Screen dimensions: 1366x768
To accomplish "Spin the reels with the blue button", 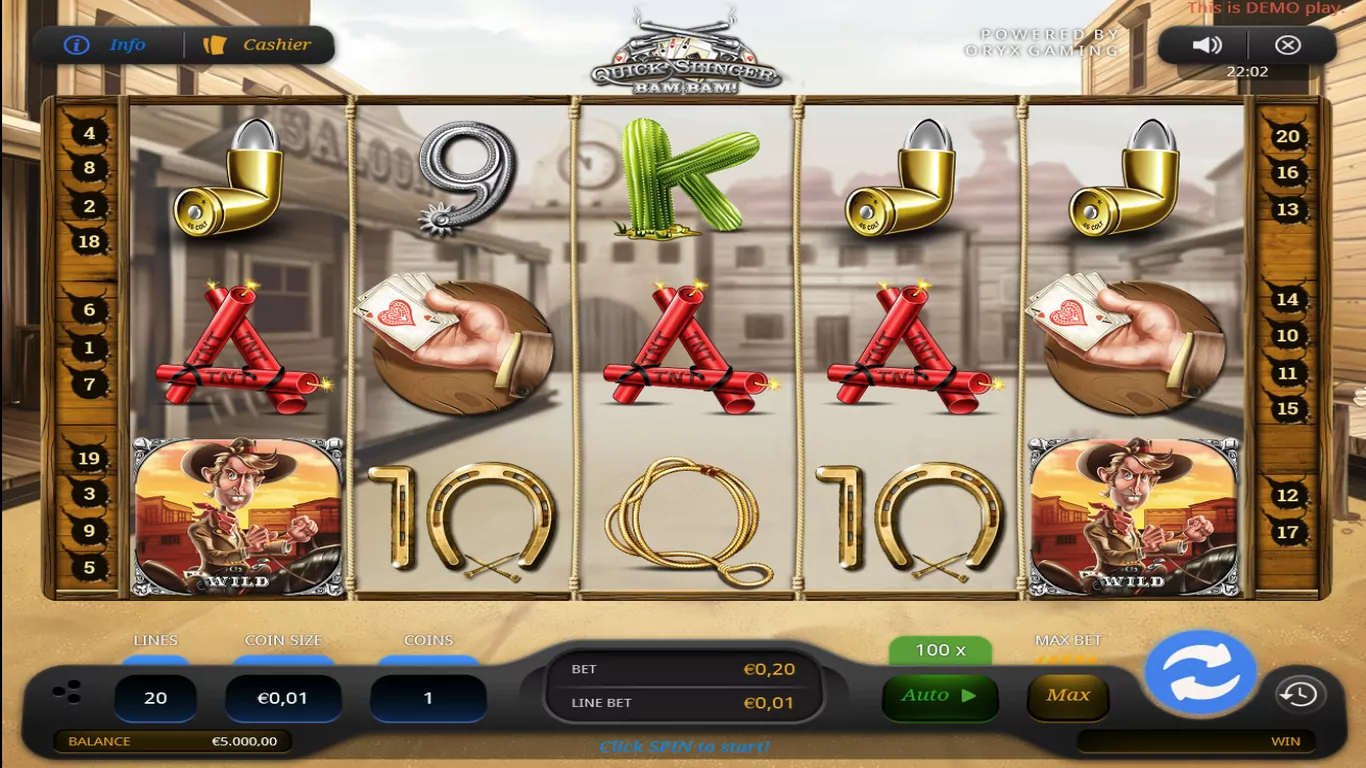I will click(x=1199, y=673).
